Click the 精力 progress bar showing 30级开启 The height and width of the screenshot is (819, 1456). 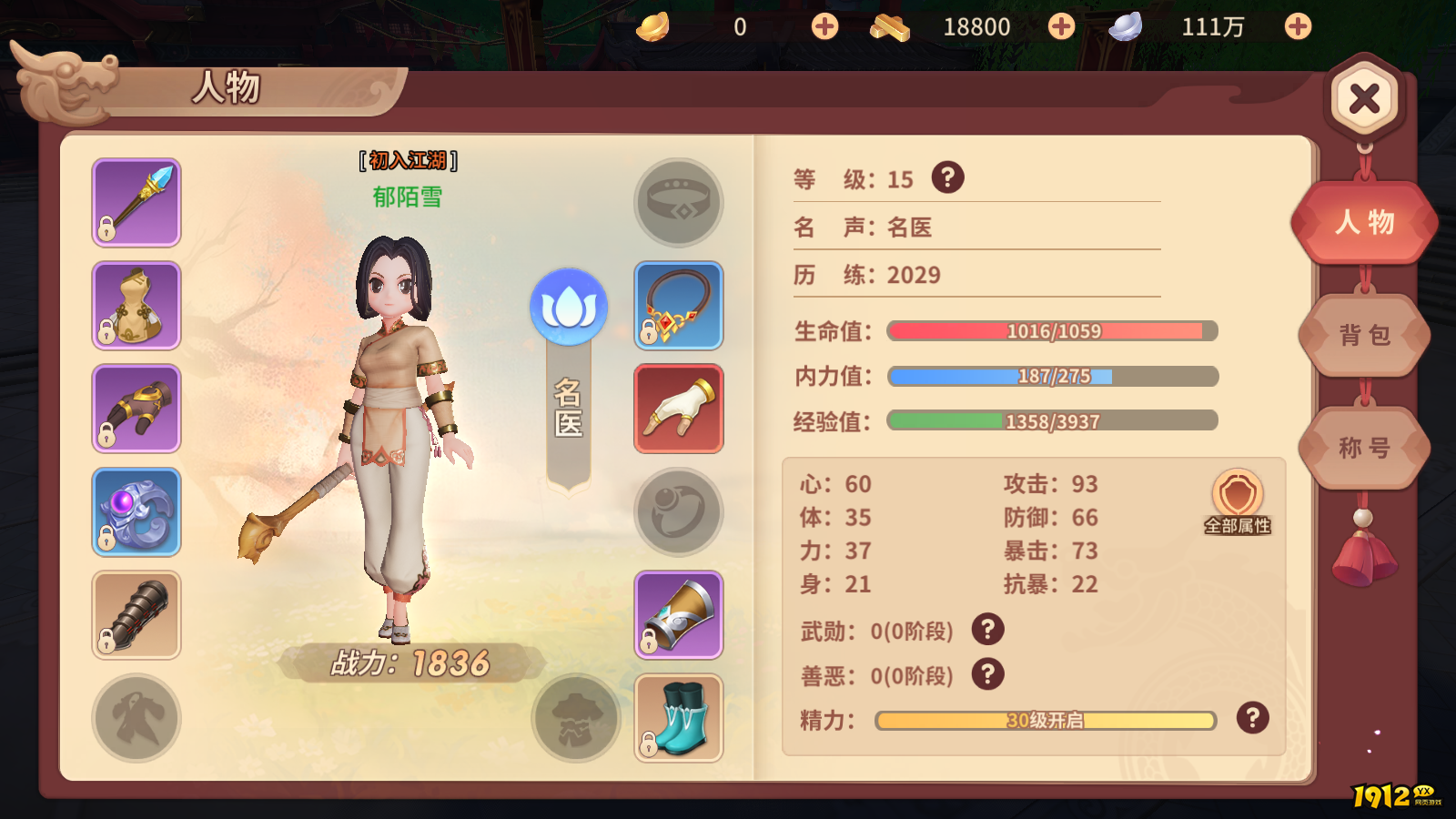click(x=1045, y=720)
